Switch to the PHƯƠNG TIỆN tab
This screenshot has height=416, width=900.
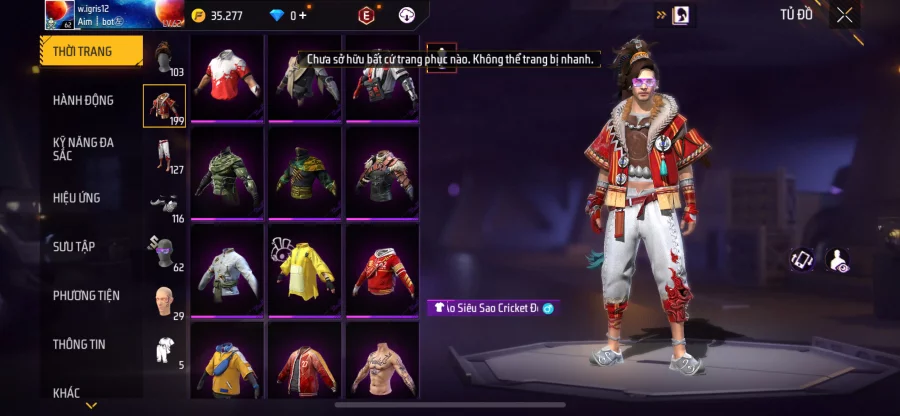[86, 295]
